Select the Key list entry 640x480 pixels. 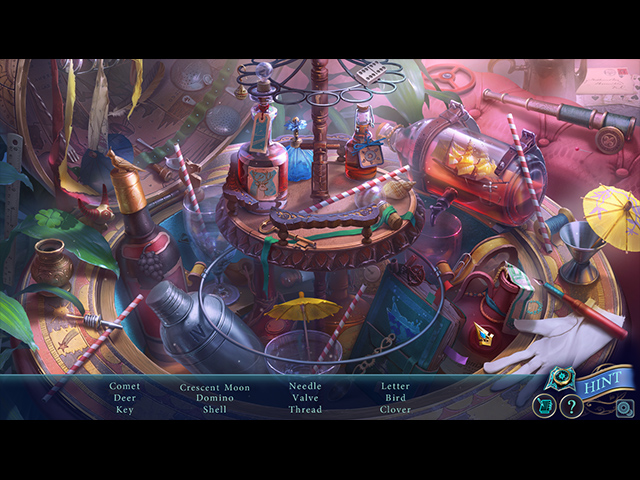click(124, 410)
